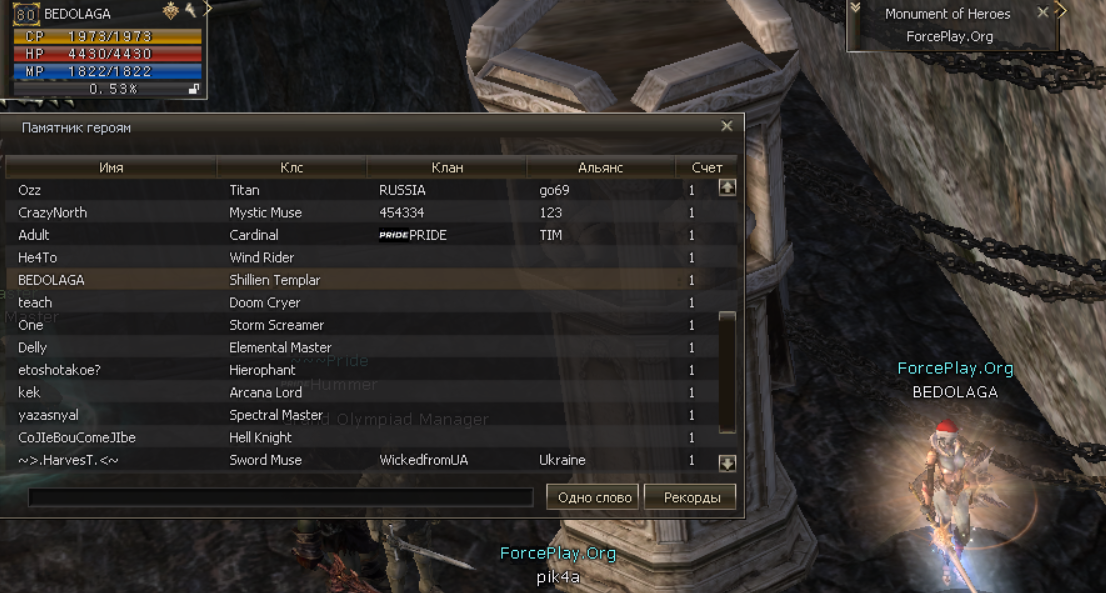The width and height of the screenshot is (1106, 593).
Task: Close the Monument of Heroes target window
Action: coord(1043,13)
